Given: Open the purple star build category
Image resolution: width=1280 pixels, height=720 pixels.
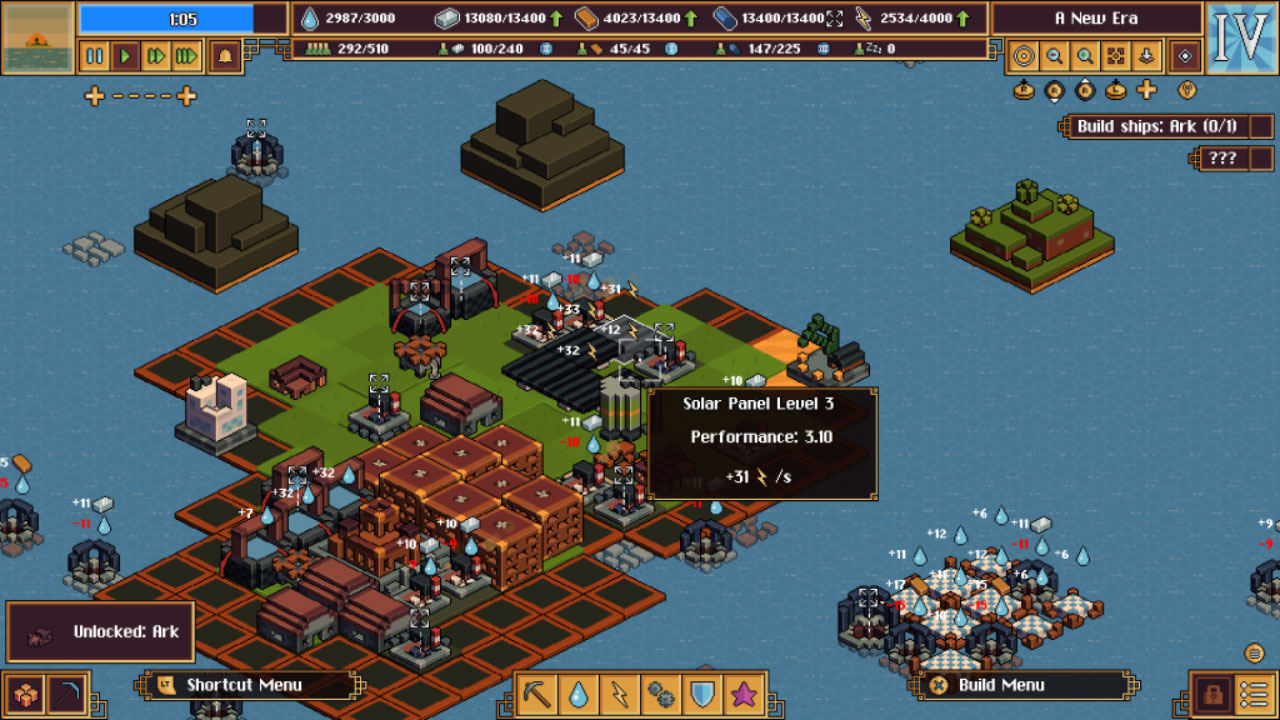Looking at the screenshot, I should pyautogui.click(x=743, y=692).
